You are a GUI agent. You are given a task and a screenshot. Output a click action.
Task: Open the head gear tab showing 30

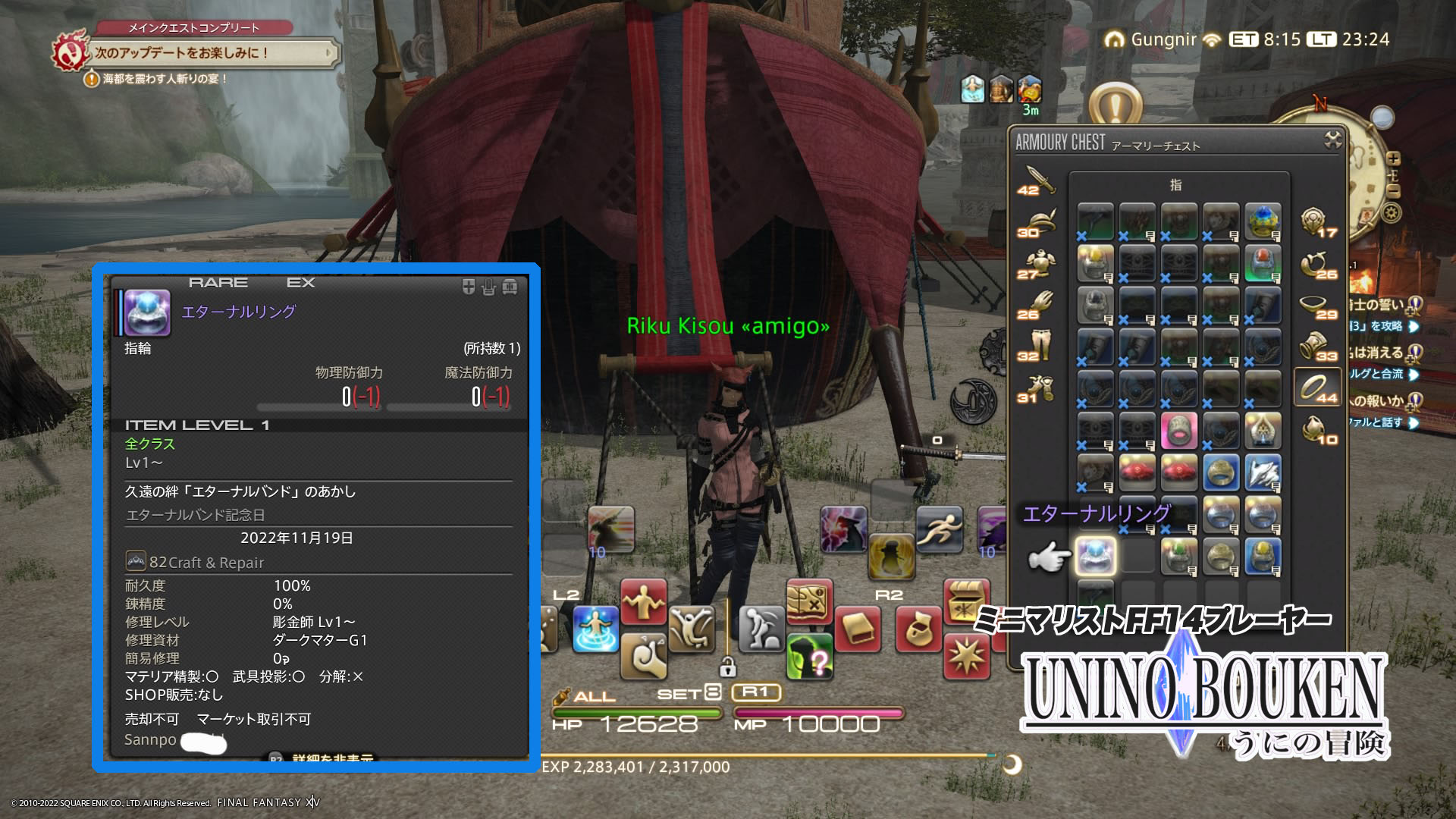click(x=1037, y=223)
